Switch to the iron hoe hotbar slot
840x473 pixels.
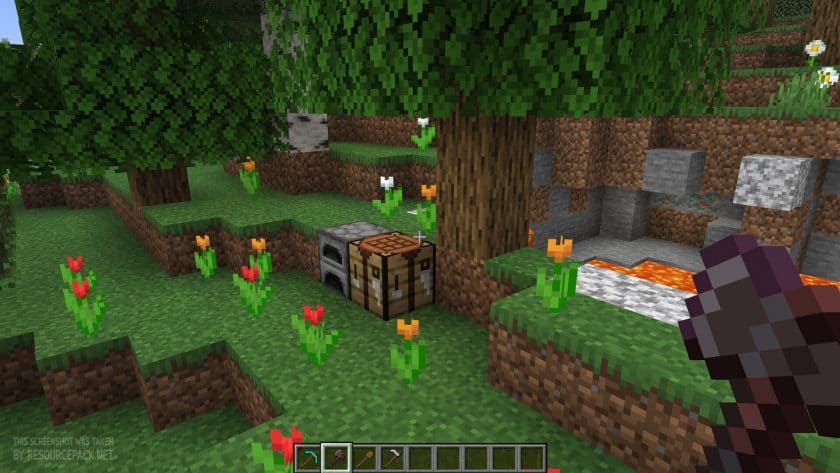394,457
